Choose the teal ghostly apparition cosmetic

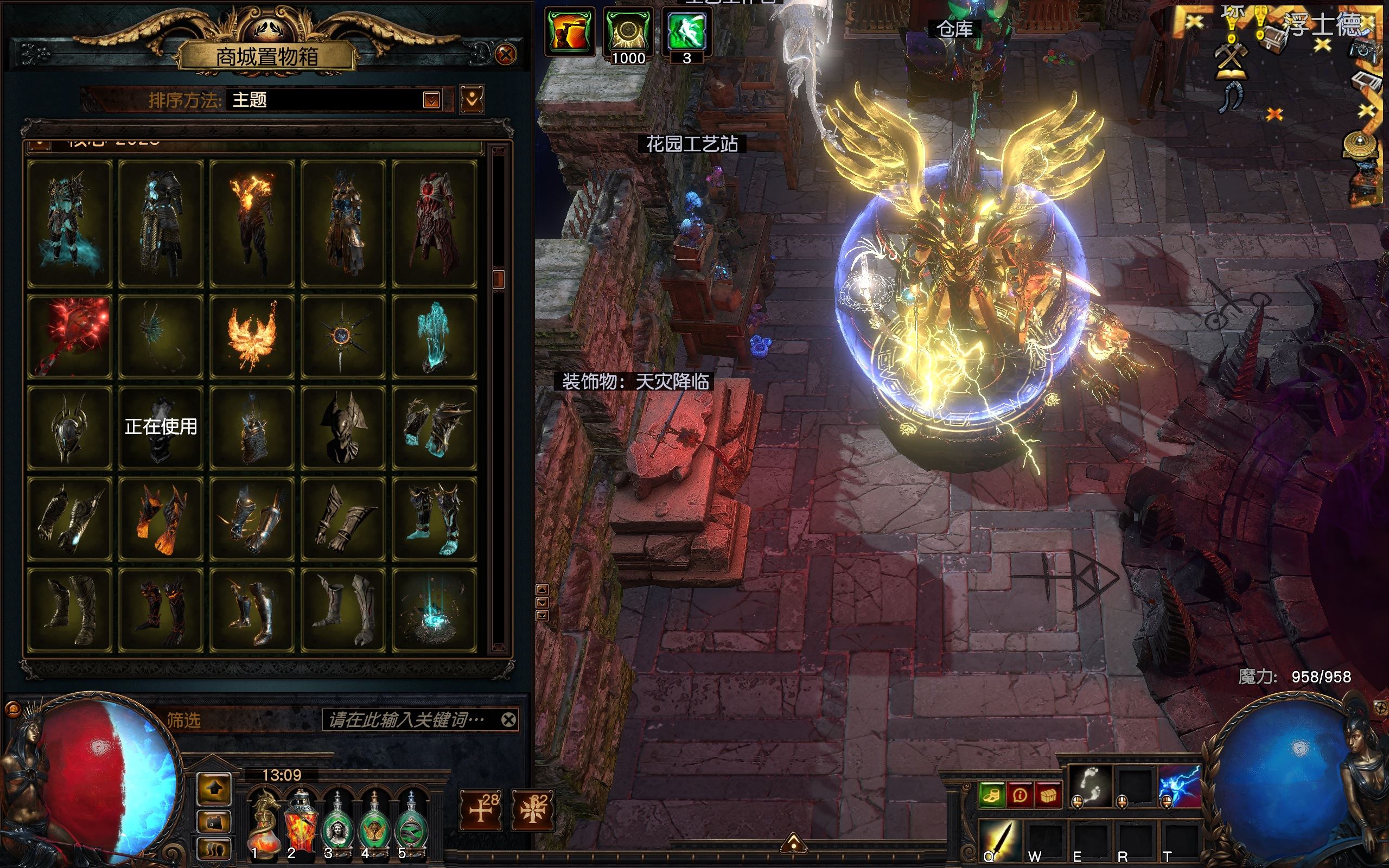point(434,336)
